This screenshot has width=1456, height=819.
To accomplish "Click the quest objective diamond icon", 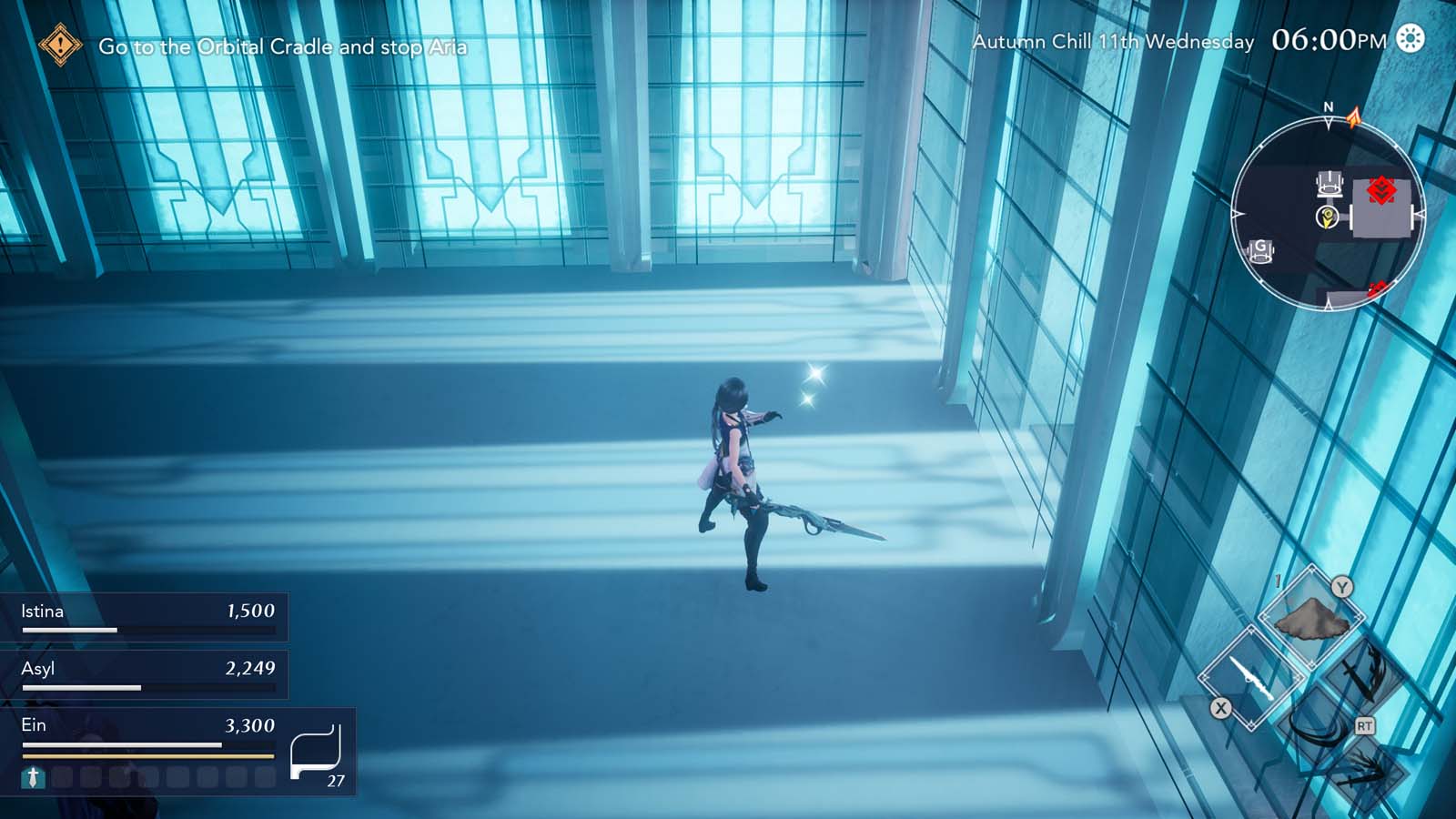I will pos(60,45).
